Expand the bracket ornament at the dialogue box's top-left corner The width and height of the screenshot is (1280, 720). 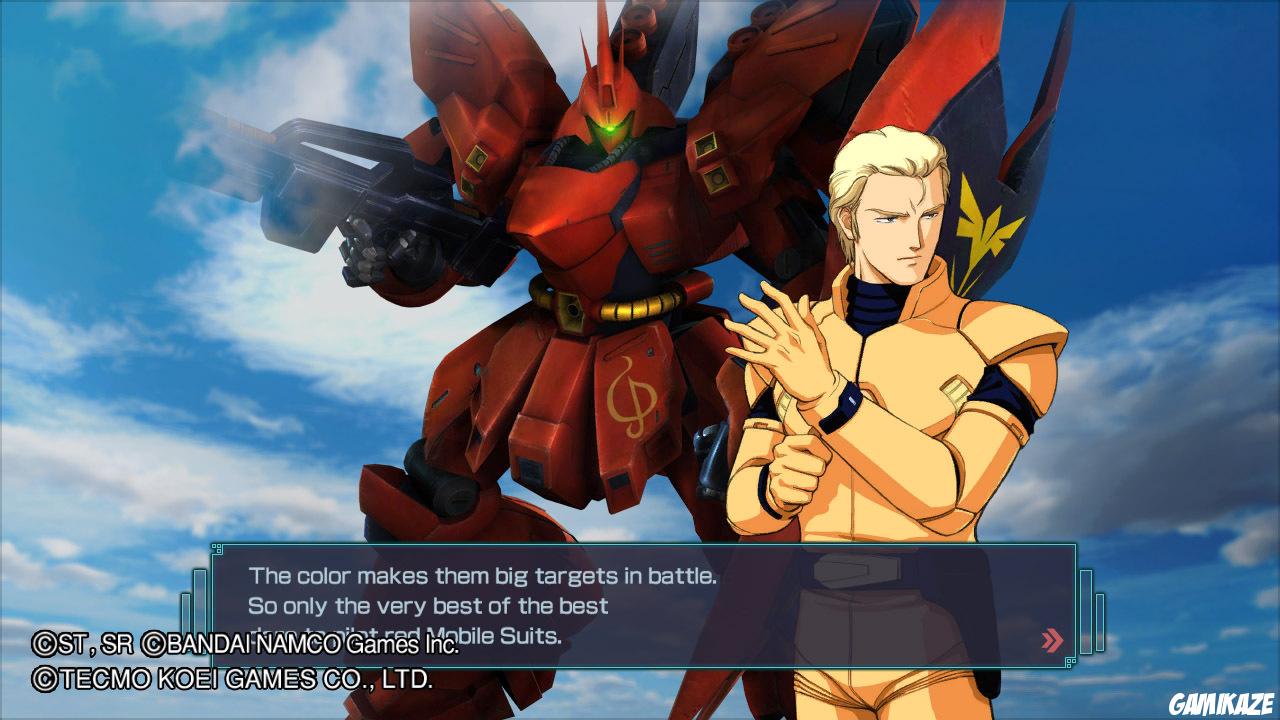215,548
